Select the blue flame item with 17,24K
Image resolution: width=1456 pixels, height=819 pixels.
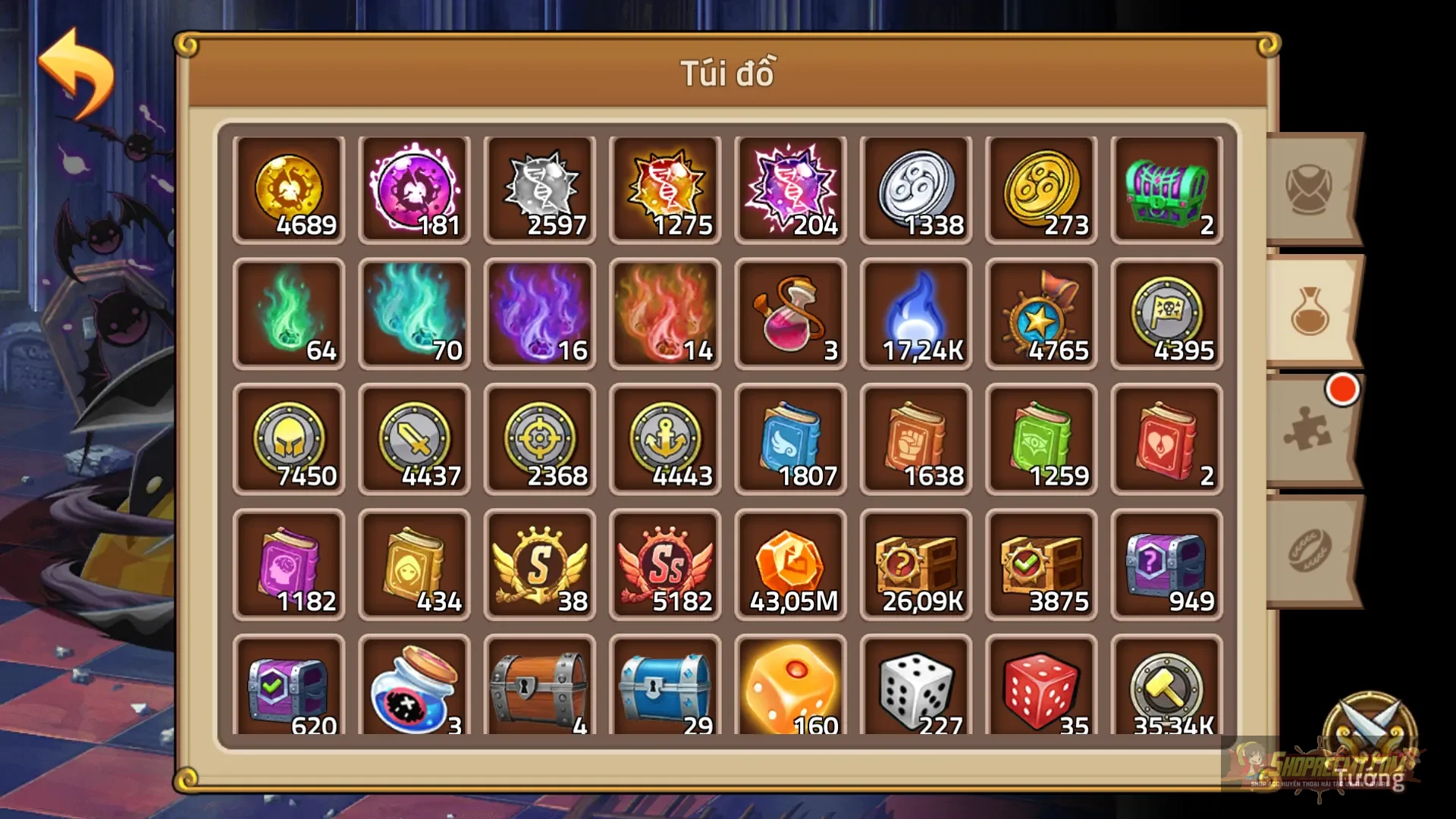[x=915, y=313]
